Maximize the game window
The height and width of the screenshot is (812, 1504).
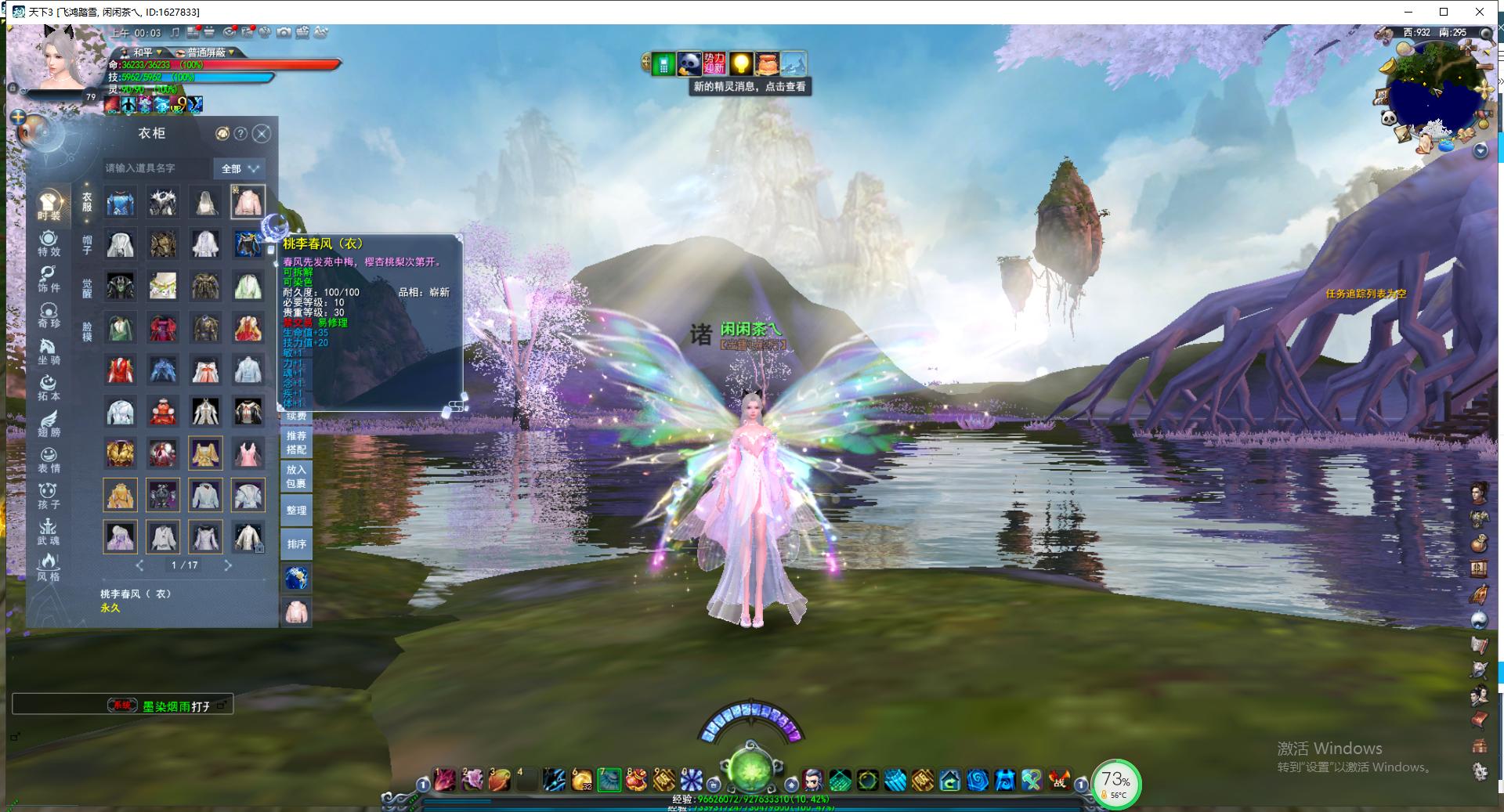click(1444, 12)
